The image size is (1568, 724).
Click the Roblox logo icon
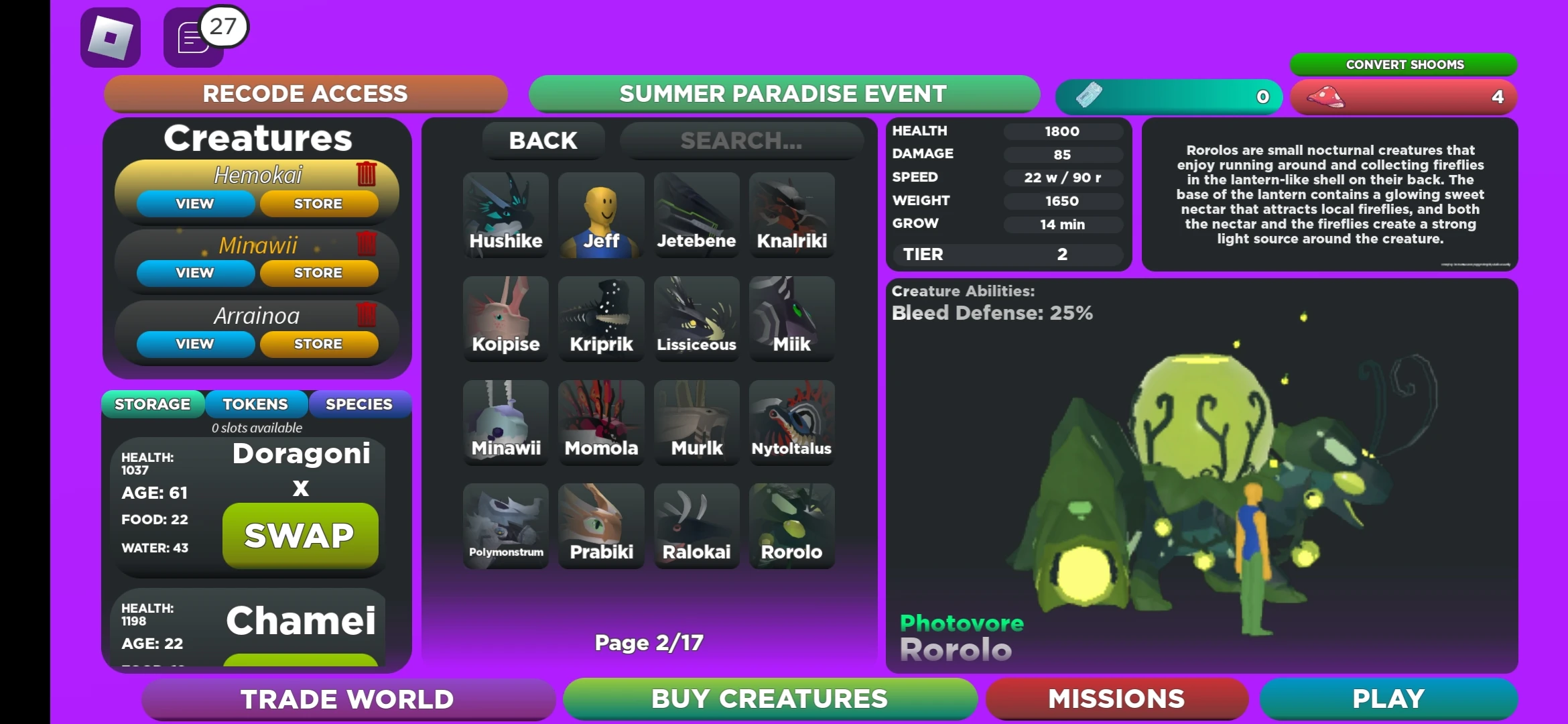110,38
